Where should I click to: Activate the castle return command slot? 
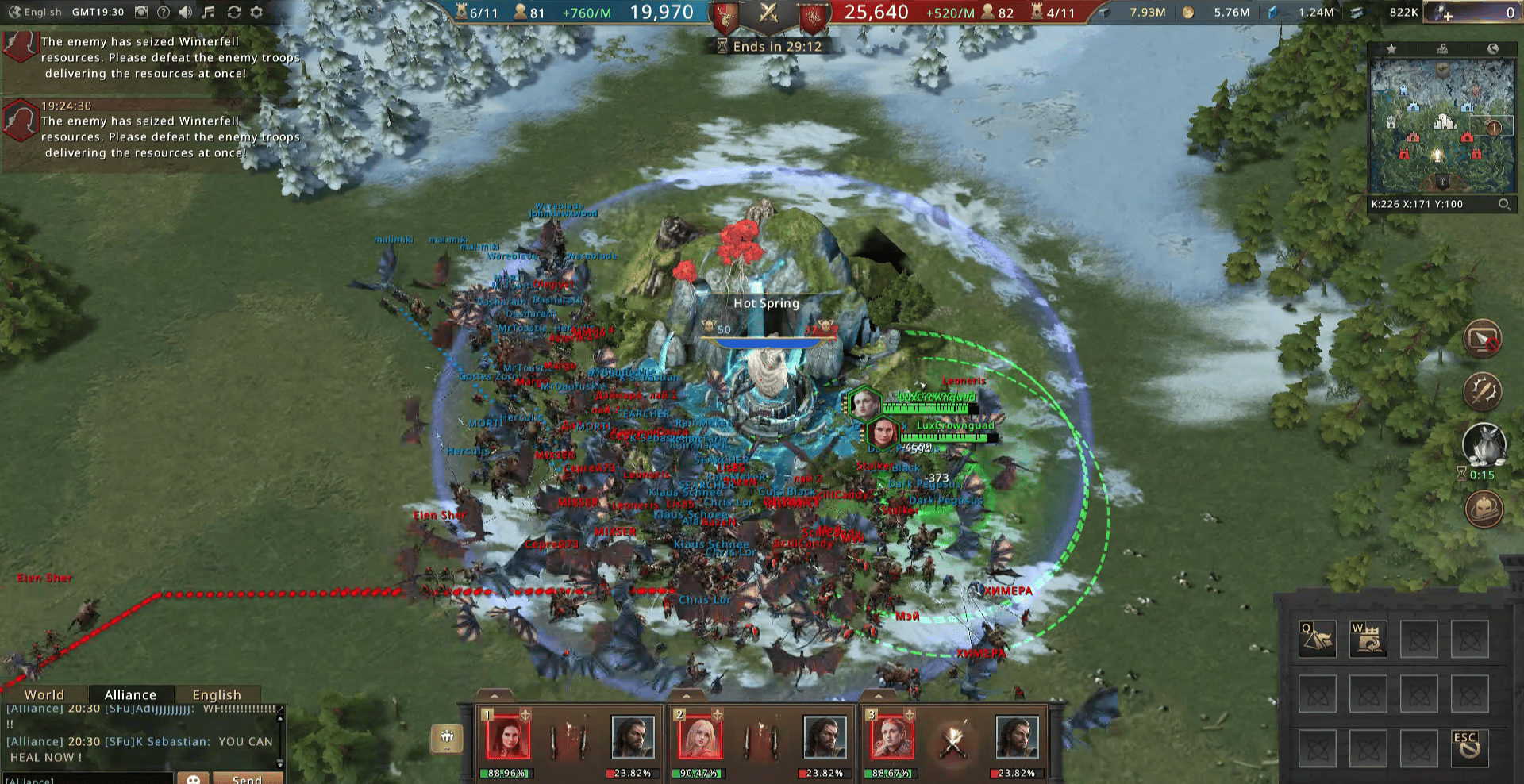click(1368, 640)
